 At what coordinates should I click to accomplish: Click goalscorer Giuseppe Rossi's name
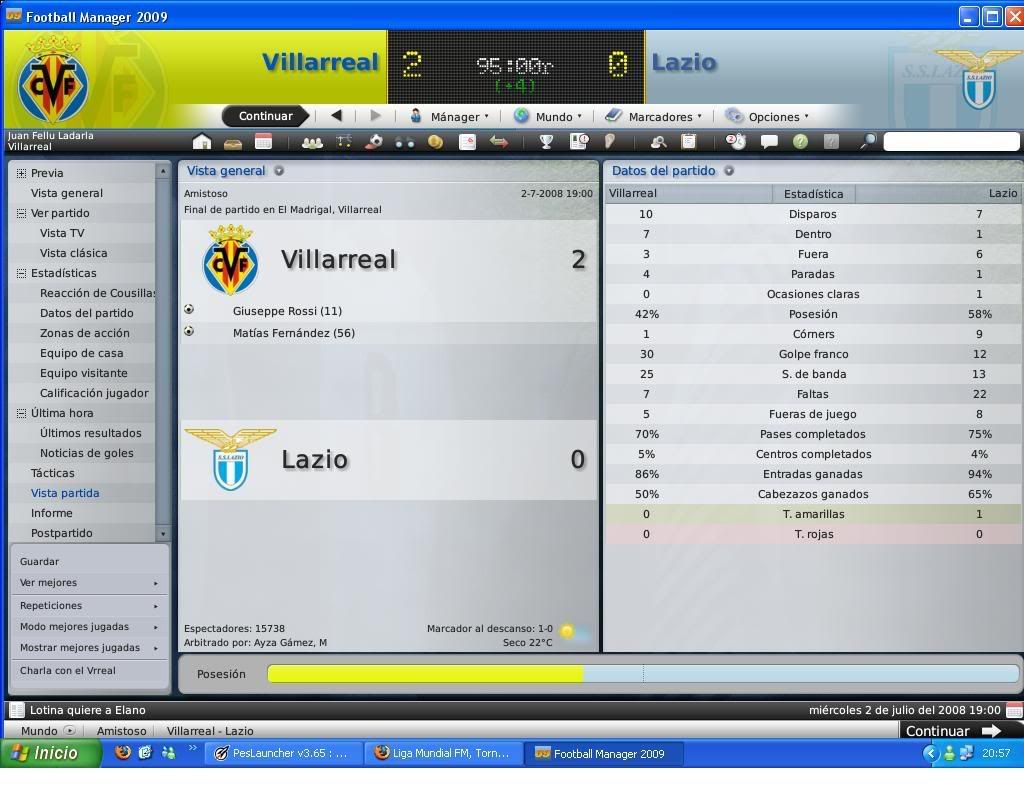pos(287,311)
